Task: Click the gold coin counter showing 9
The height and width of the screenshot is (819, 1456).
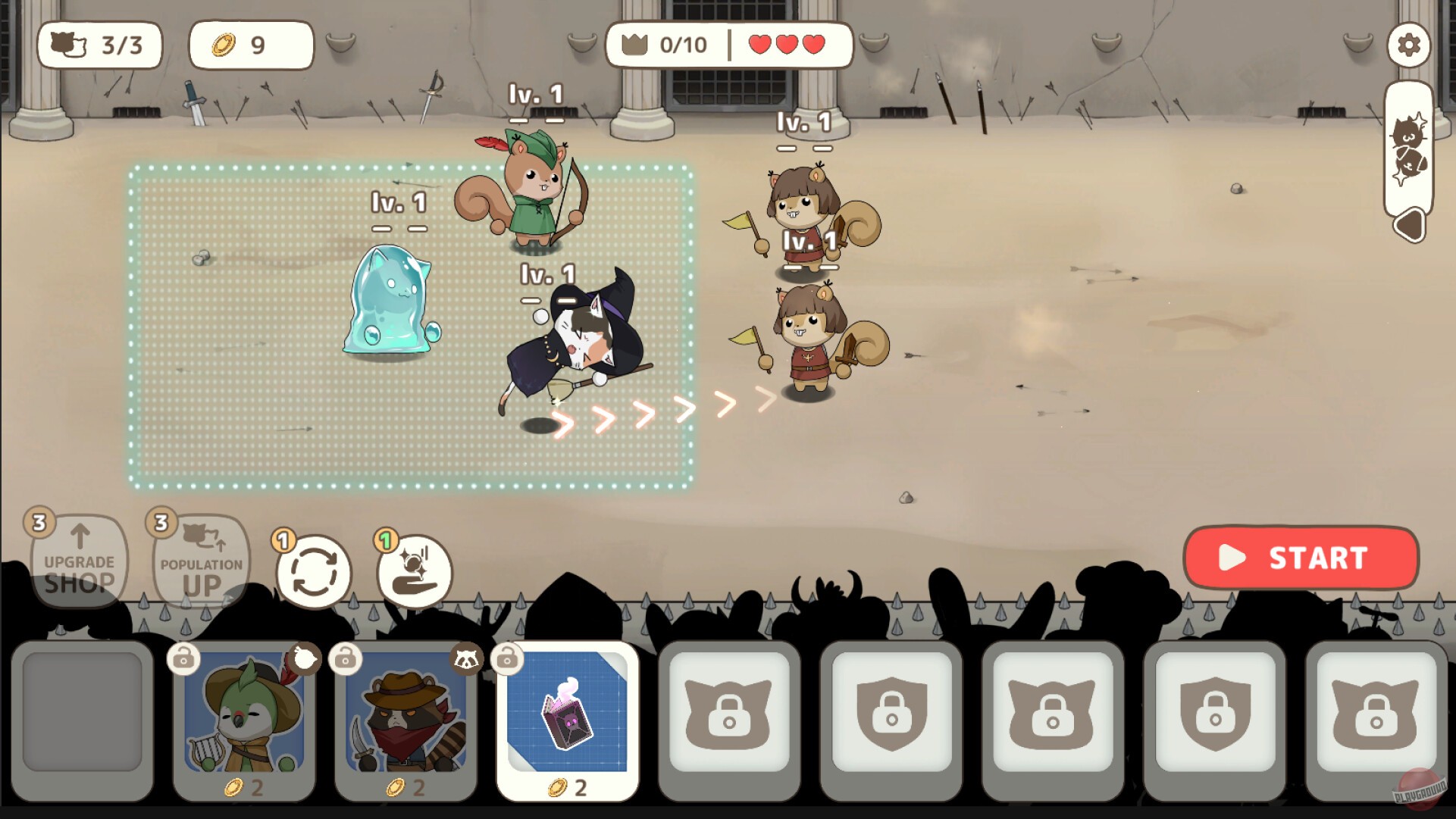Action: pos(251,45)
